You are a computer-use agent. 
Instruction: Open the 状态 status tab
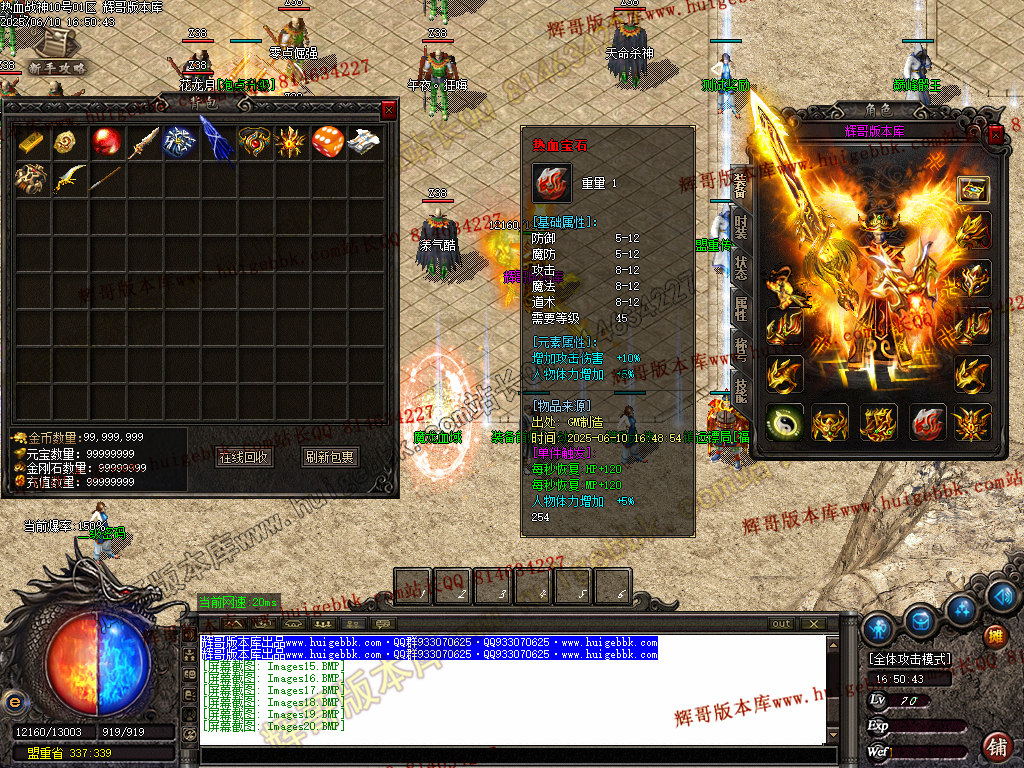pos(740,268)
